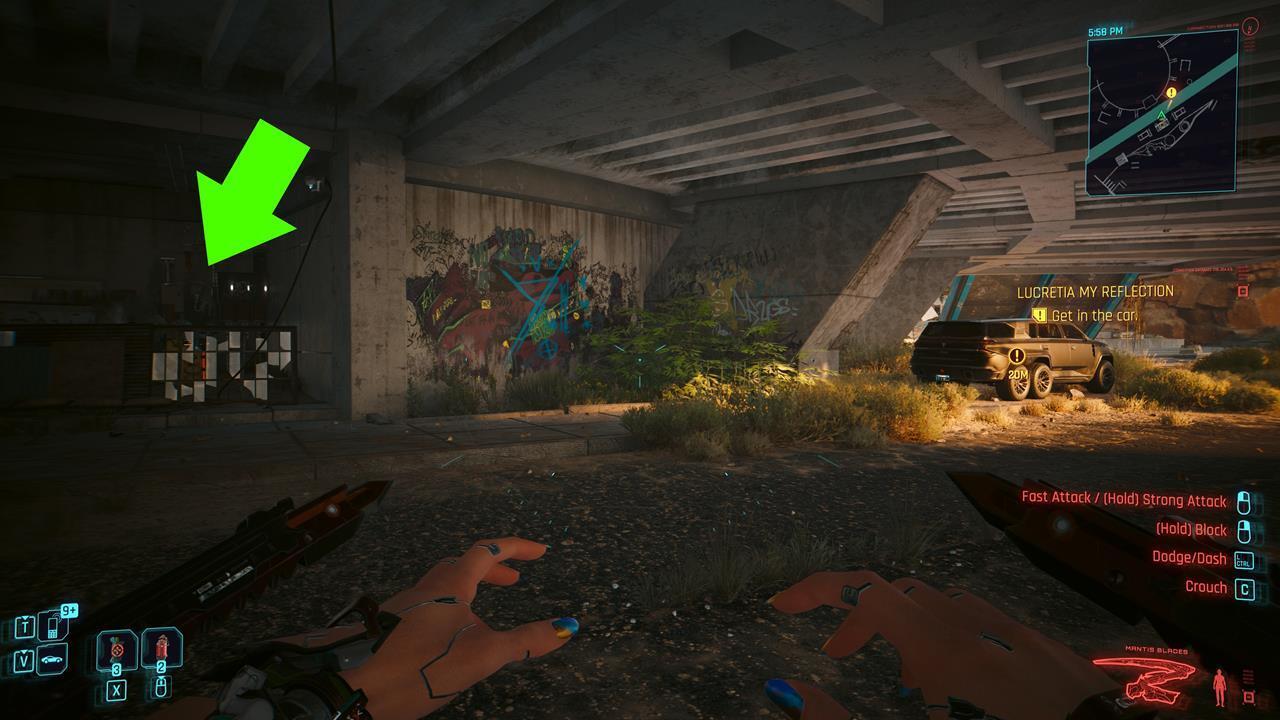Open the relic cyberware icon beside the silhouette

[x=1249, y=696]
